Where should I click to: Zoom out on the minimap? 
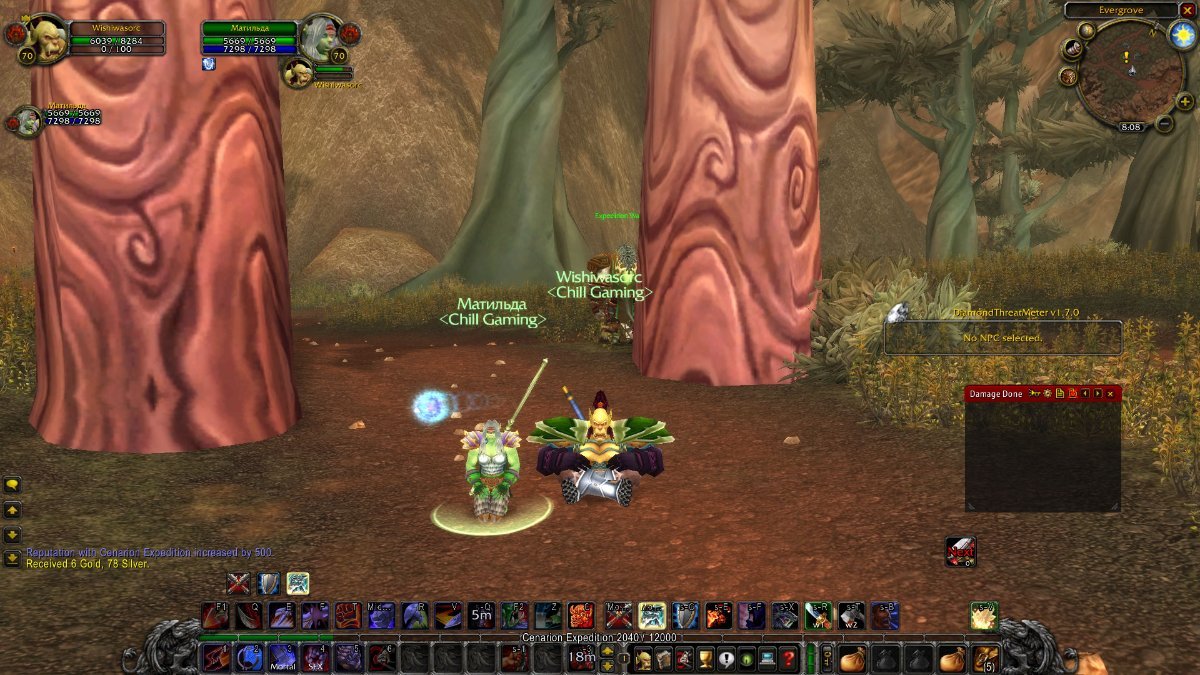coord(1165,123)
